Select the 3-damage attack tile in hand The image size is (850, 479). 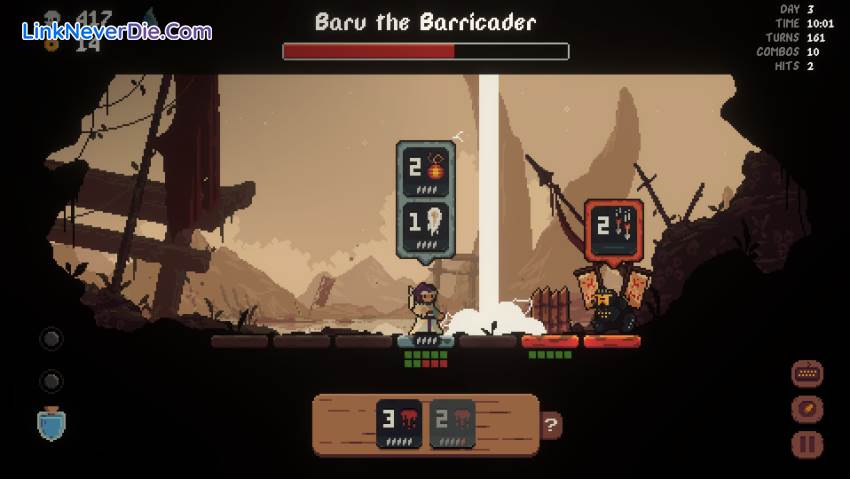(x=399, y=423)
